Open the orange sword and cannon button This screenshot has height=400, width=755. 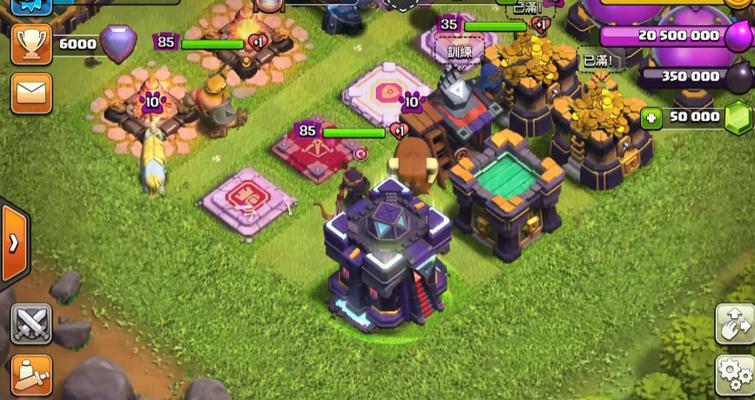point(30,376)
